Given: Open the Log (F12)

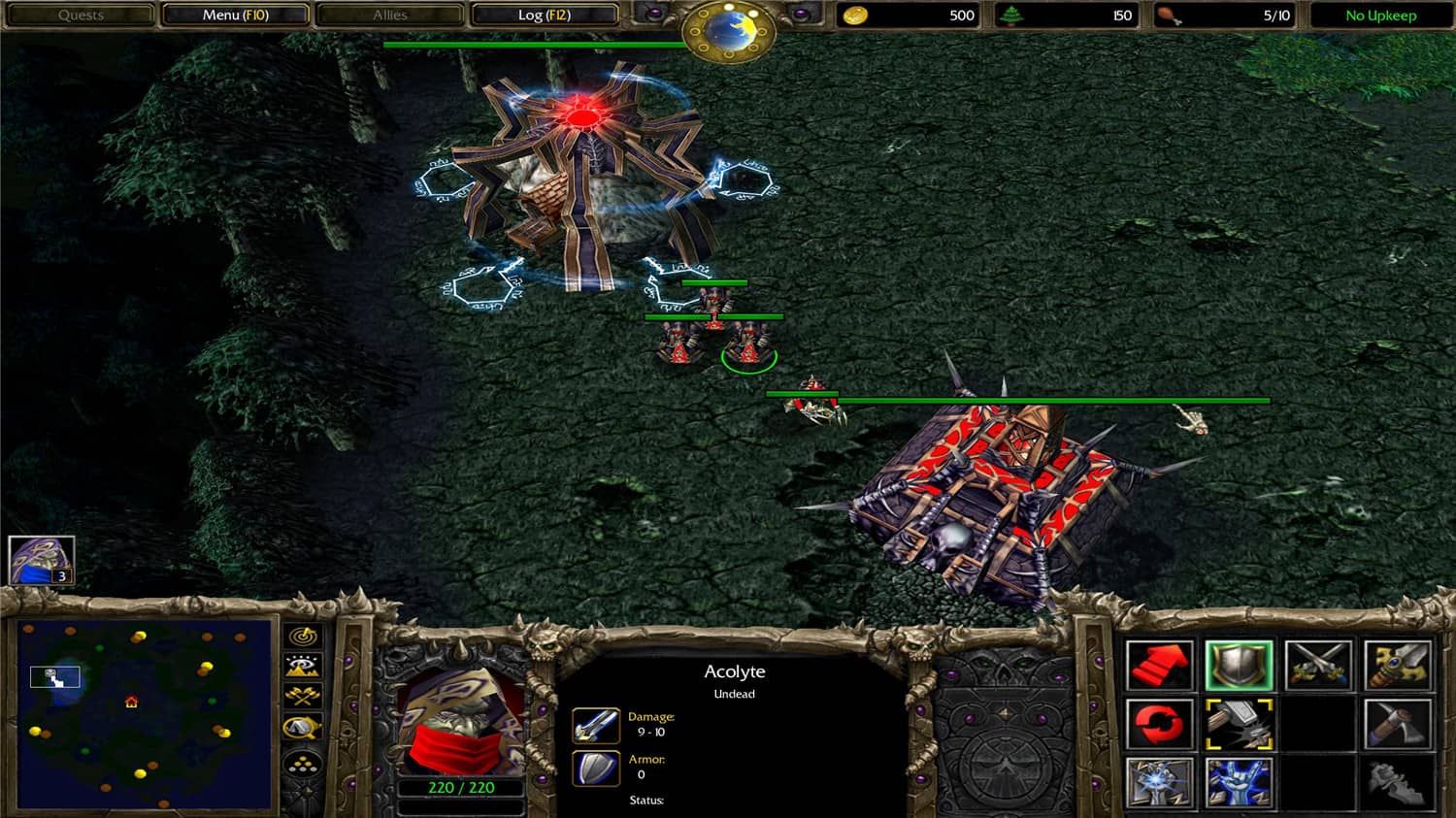Looking at the screenshot, I should click(x=544, y=15).
